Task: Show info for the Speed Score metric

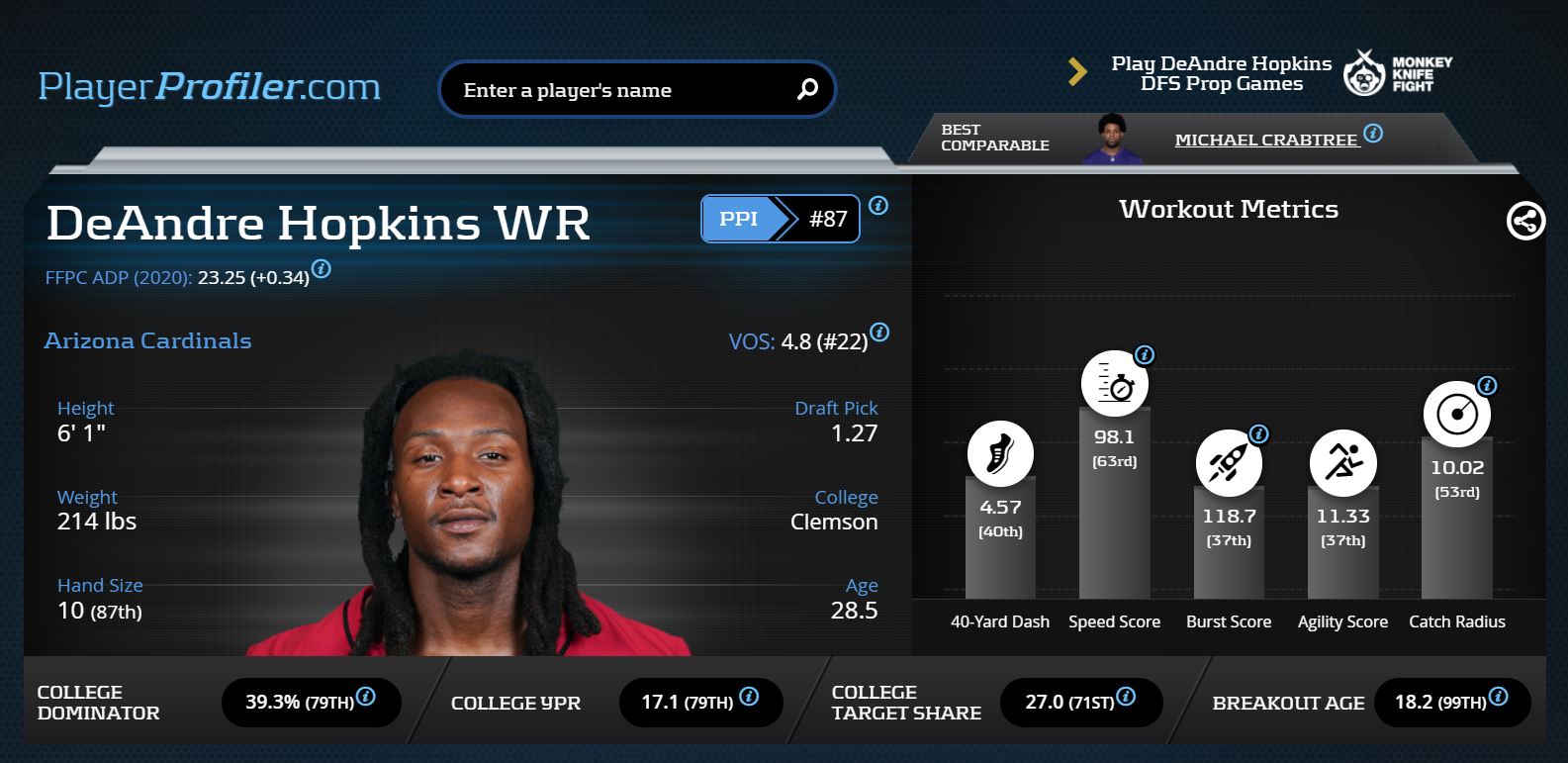Action: (x=1145, y=354)
